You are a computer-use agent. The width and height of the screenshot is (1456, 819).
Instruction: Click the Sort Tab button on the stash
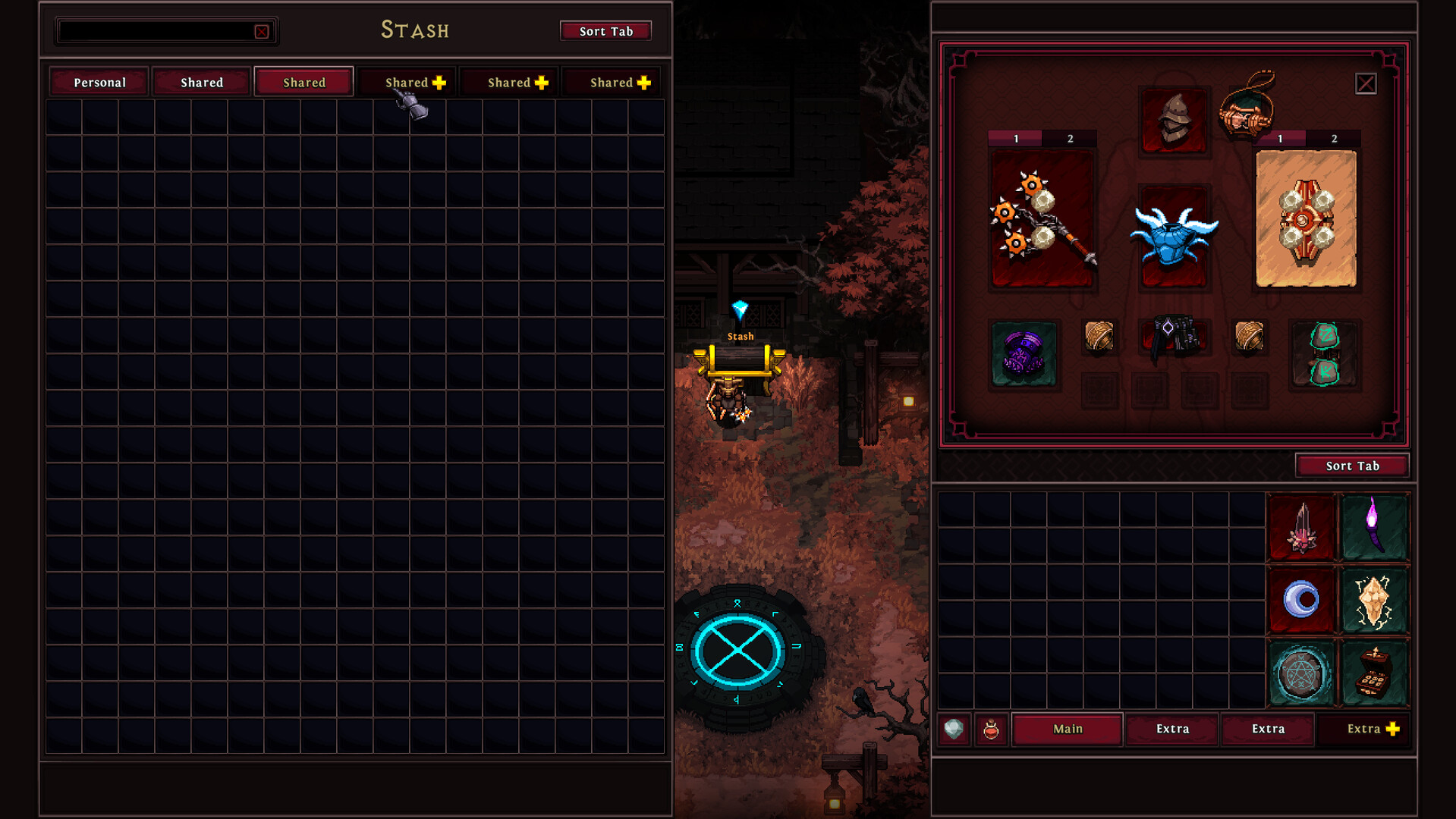[x=605, y=30]
